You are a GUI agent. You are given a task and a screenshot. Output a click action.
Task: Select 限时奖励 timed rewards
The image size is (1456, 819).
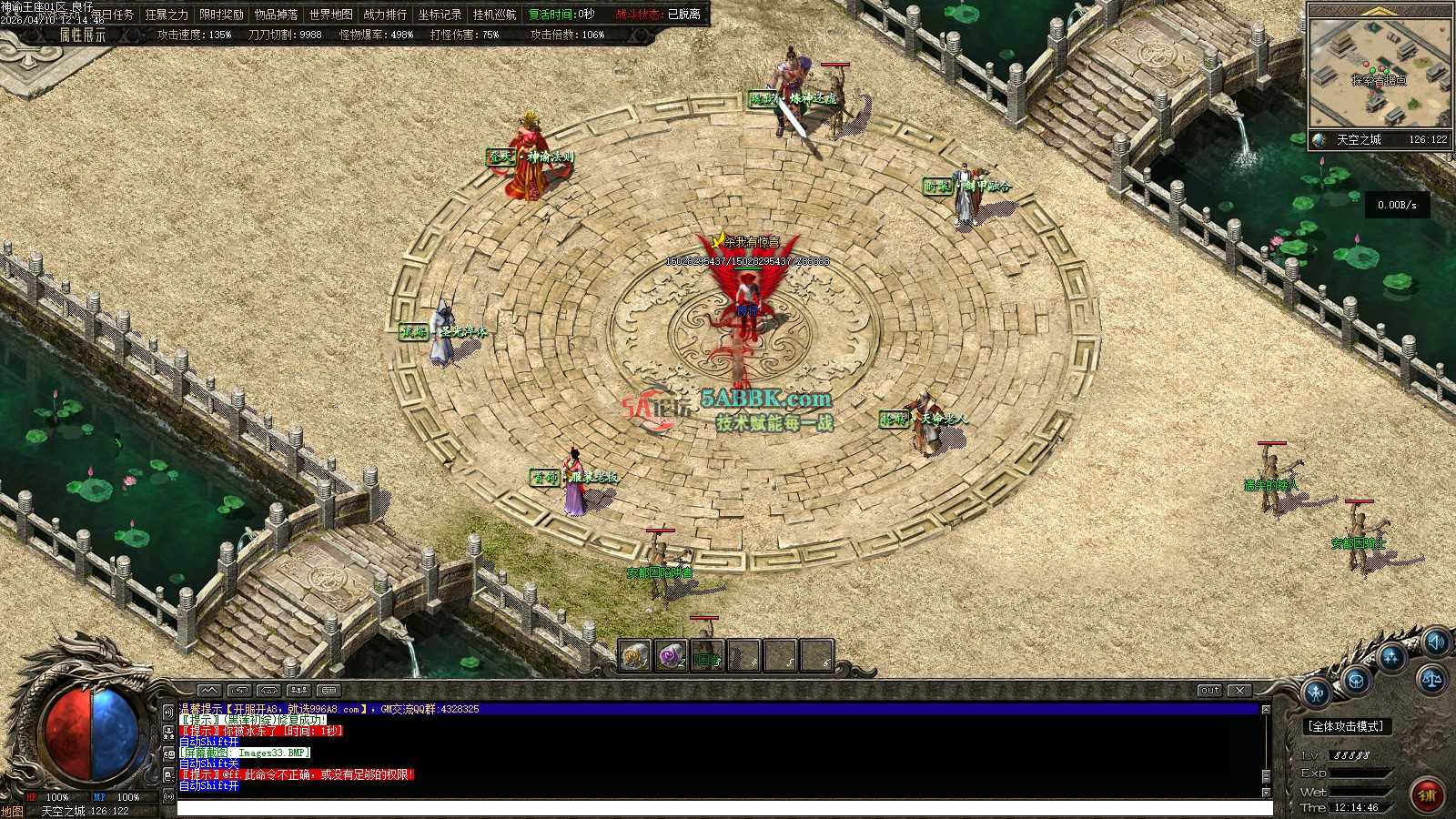(x=222, y=15)
